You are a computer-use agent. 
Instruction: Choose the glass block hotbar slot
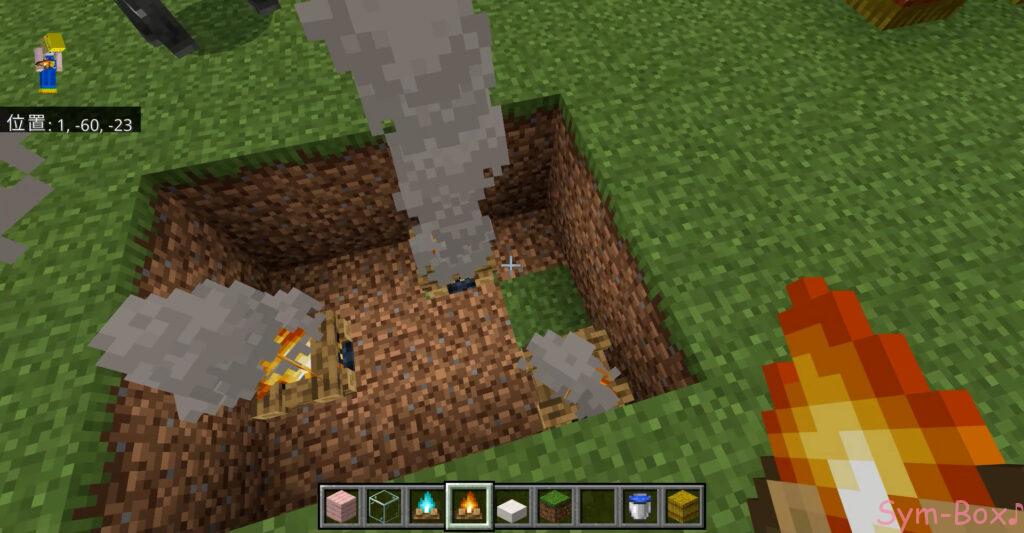pos(382,506)
